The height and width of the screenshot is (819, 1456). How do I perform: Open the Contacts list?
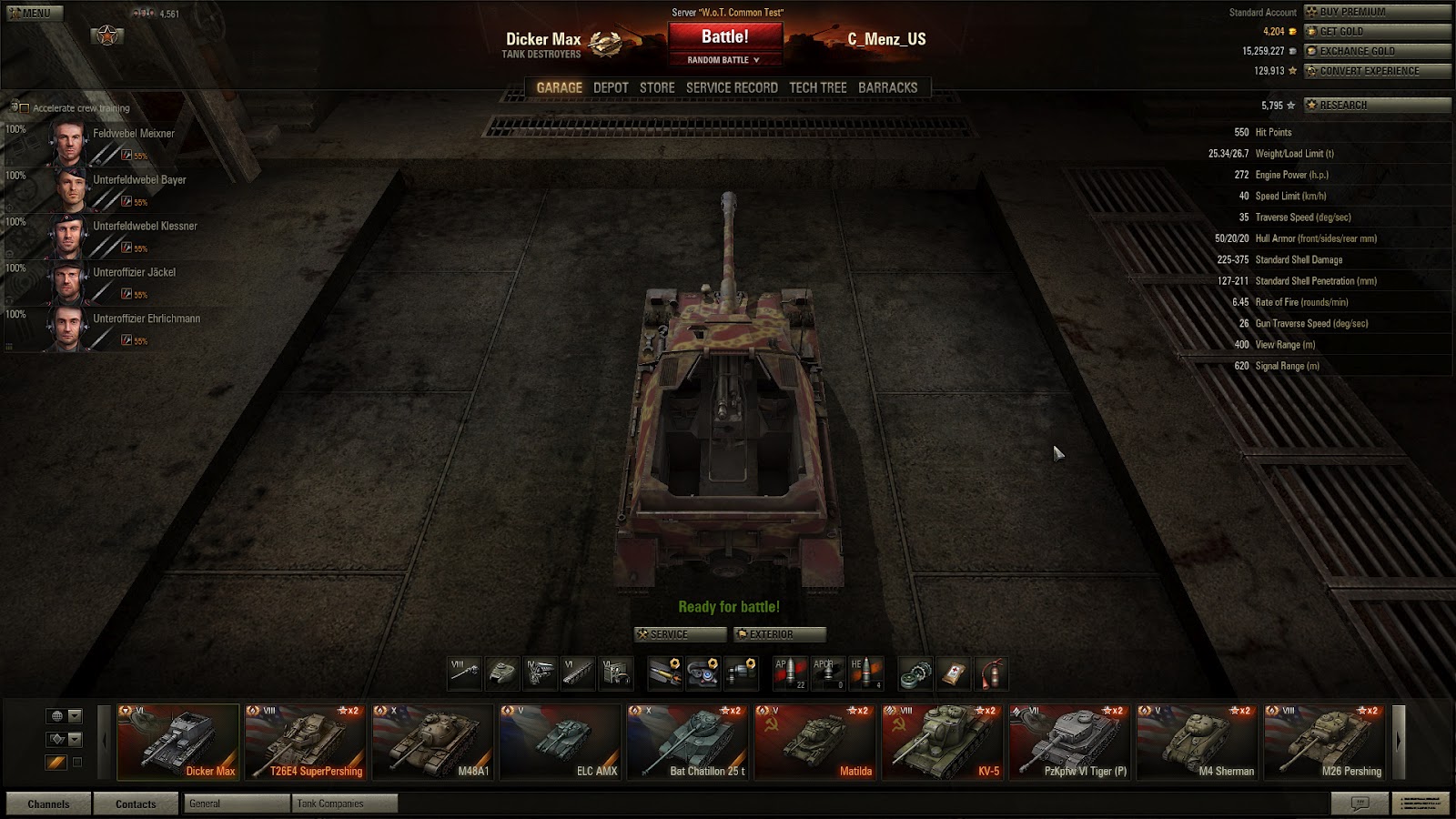point(136,804)
